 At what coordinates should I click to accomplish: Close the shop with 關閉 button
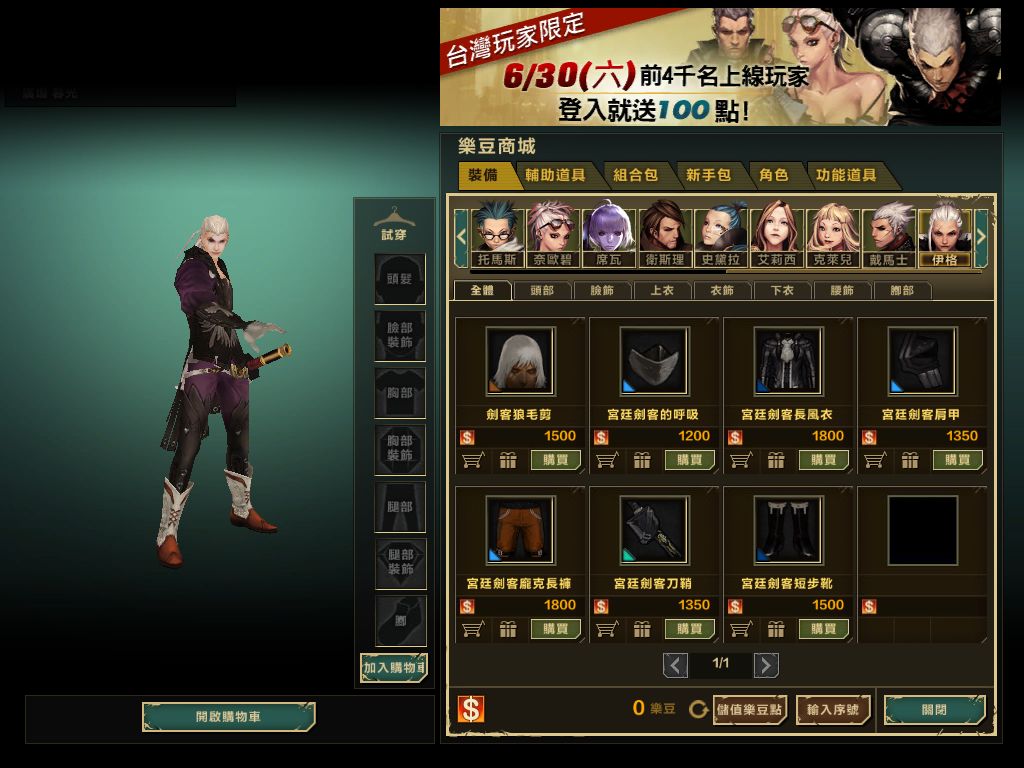coord(934,710)
